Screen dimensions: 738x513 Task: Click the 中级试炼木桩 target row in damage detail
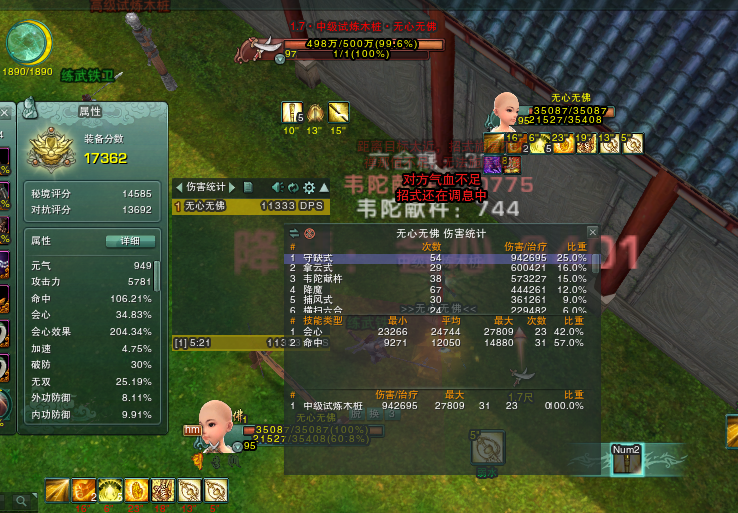click(x=440, y=406)
